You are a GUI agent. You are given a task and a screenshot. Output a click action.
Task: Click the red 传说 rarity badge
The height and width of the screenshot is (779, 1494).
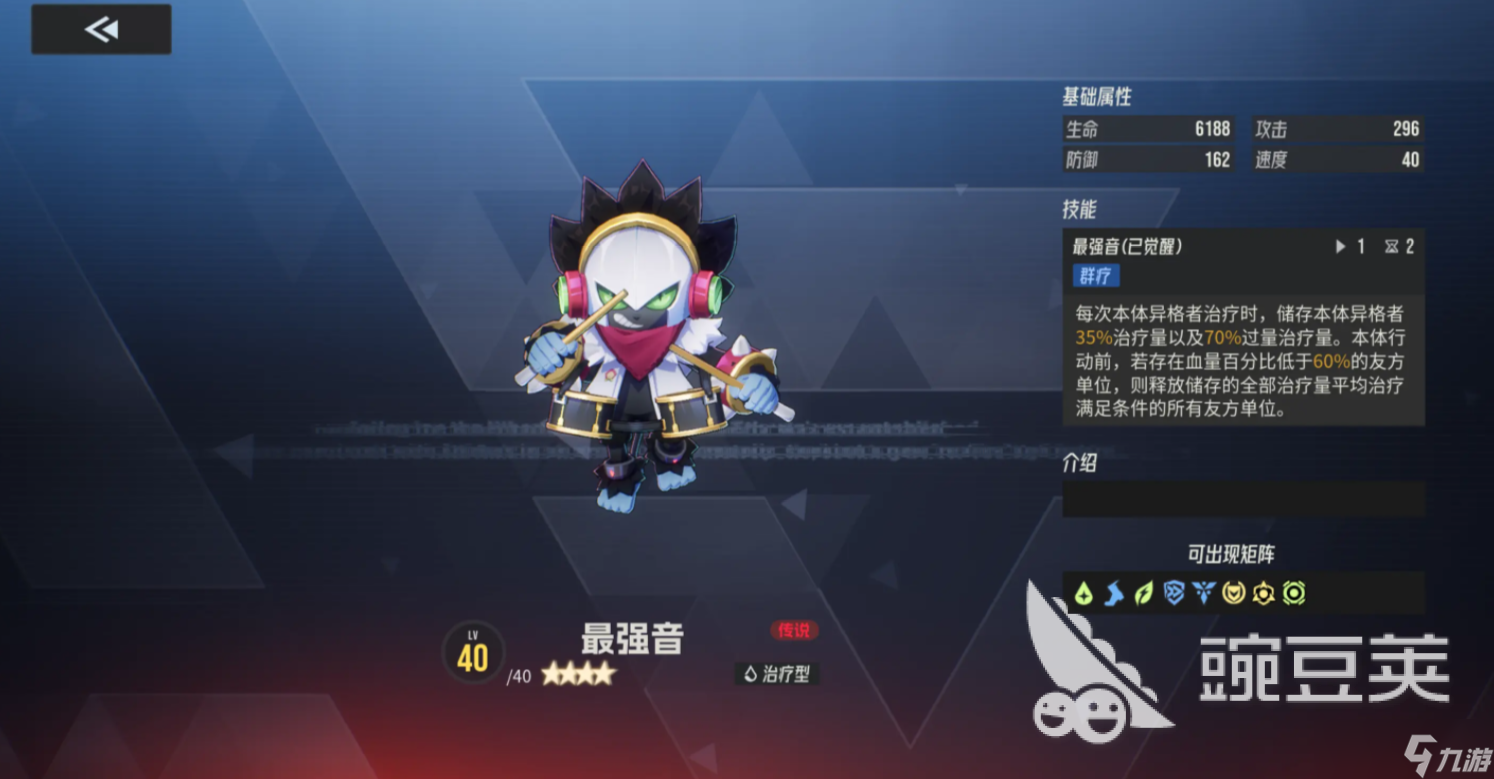point(795,631)
